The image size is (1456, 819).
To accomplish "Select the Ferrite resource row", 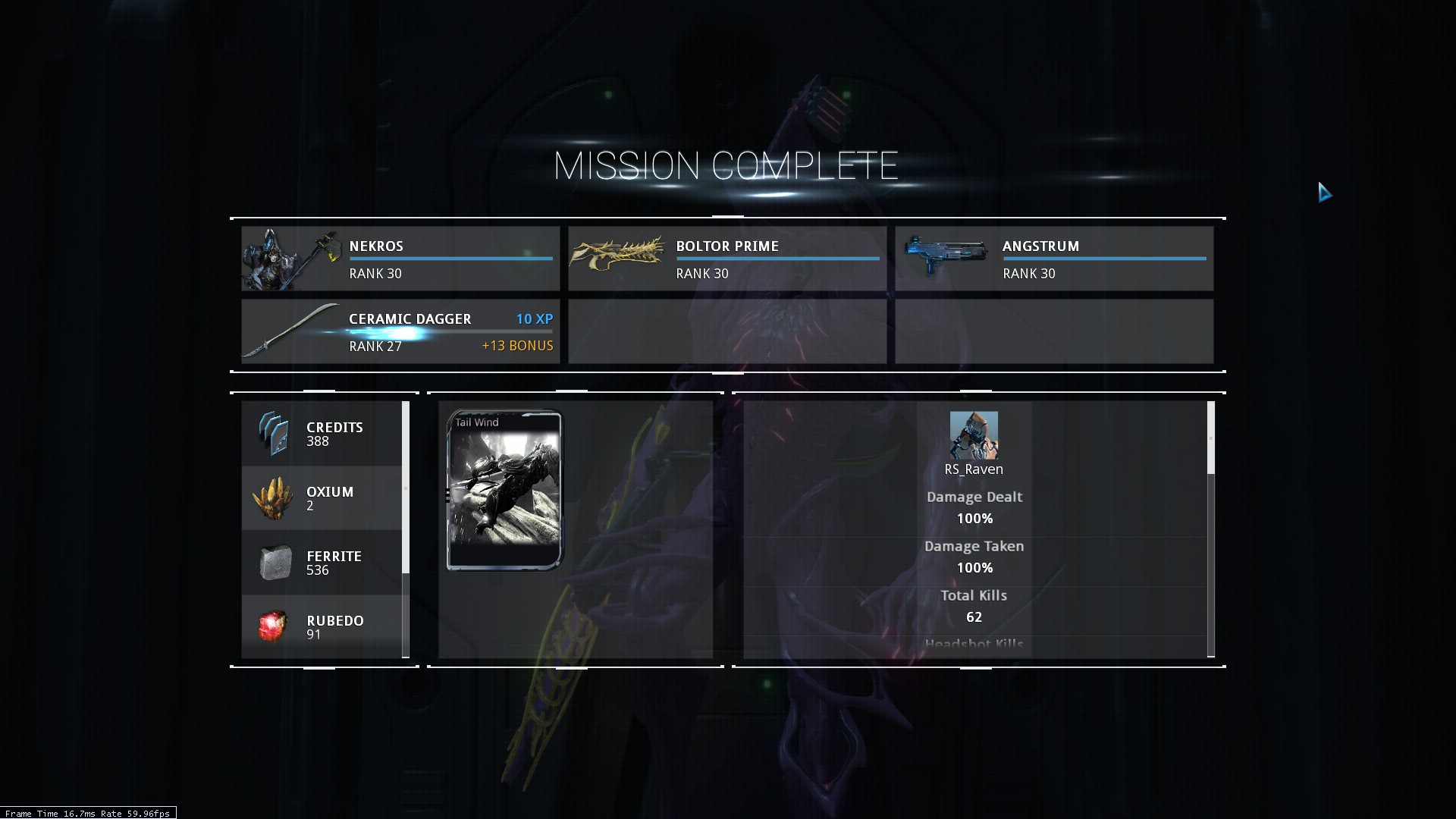I will (x=322, y=563).
